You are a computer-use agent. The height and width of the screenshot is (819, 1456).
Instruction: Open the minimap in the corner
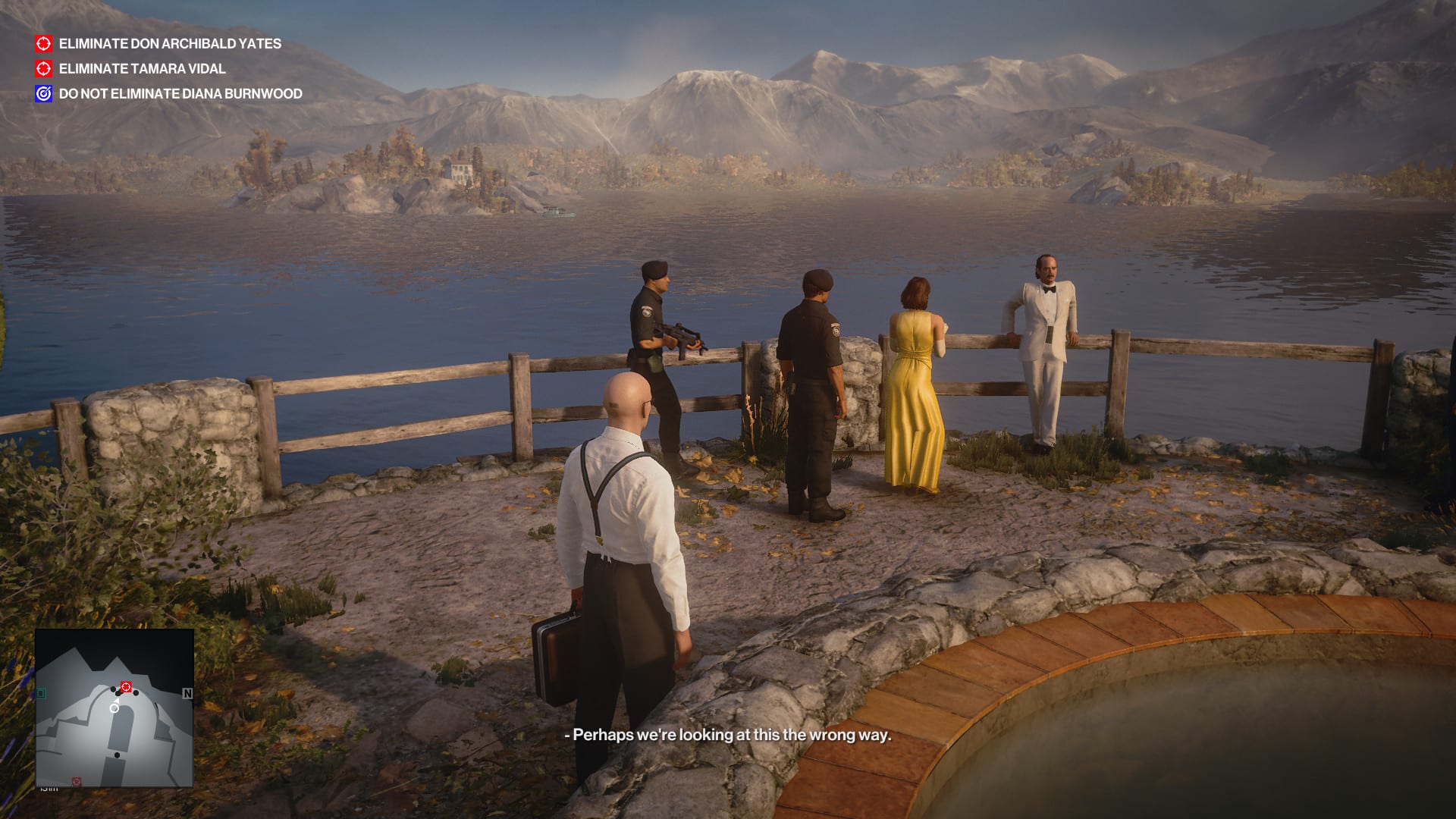pos(115,708)
